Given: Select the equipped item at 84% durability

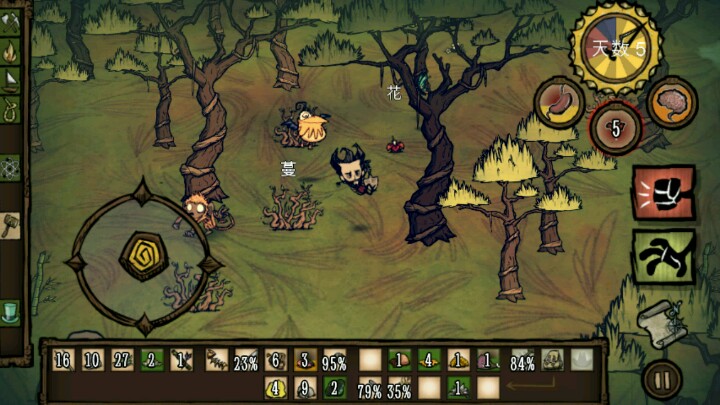Looking at the screenshot, I should pos(521,361).
